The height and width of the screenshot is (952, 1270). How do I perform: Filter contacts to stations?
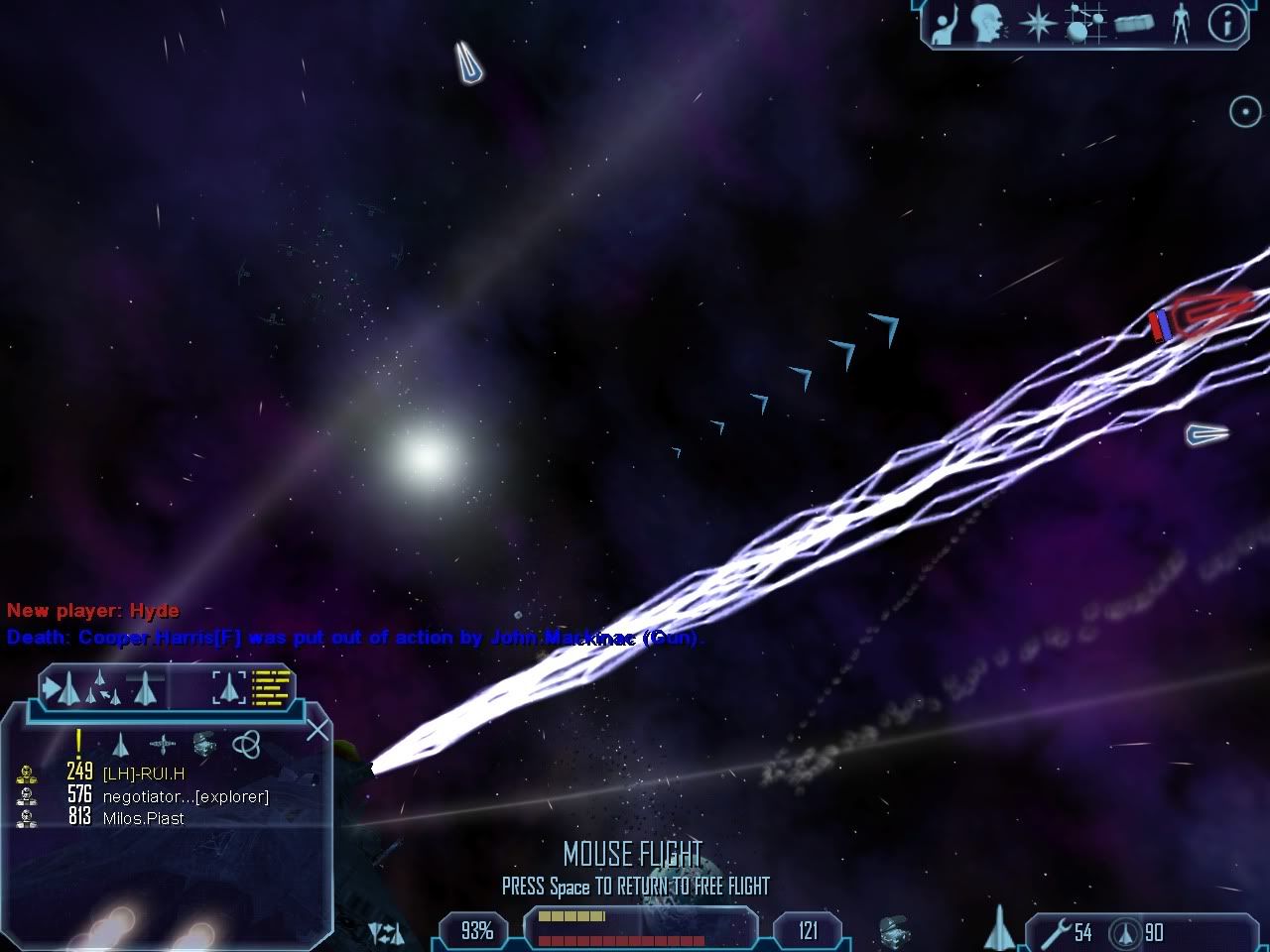162,744
